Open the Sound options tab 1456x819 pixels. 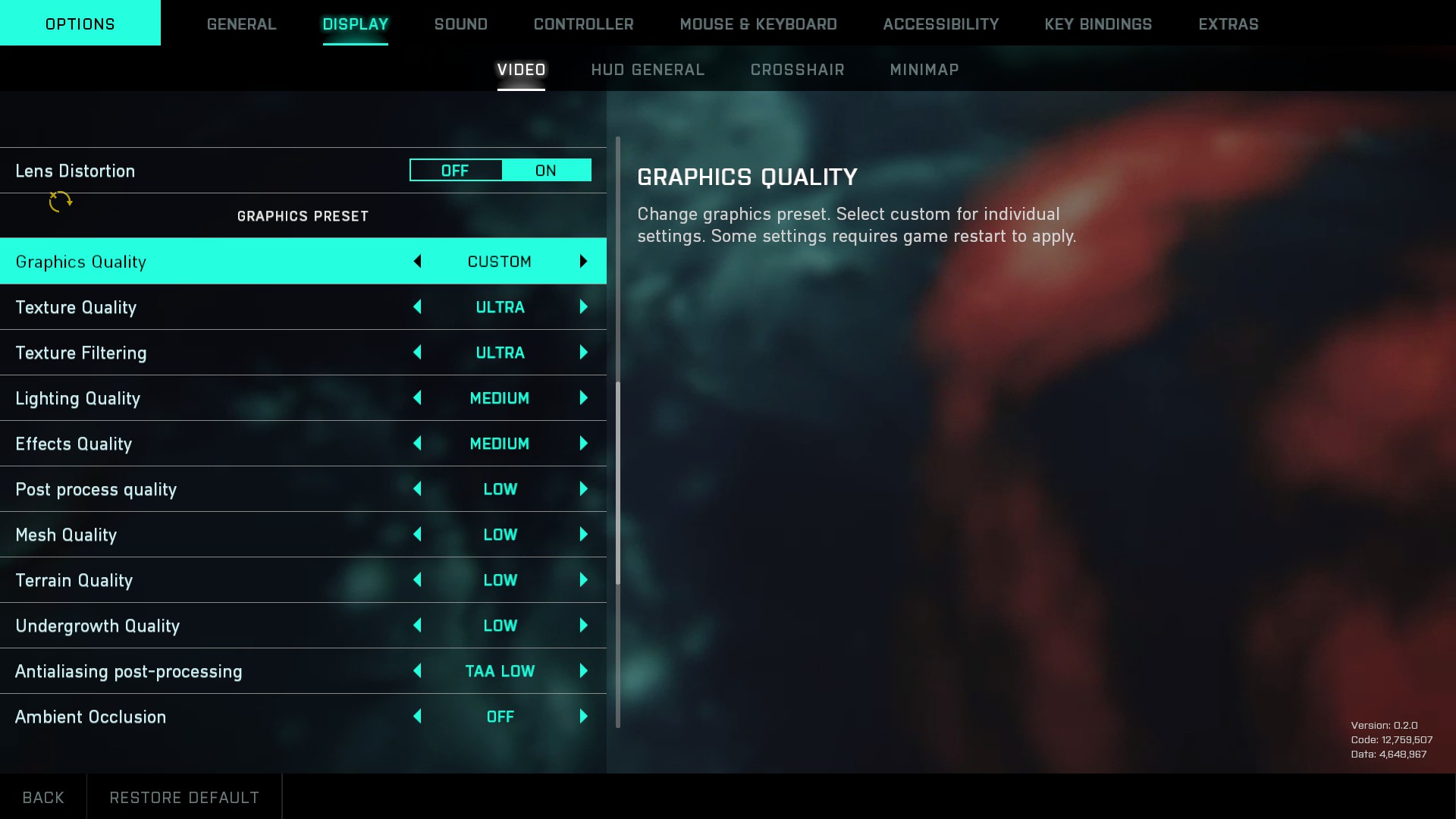(460, 24)
